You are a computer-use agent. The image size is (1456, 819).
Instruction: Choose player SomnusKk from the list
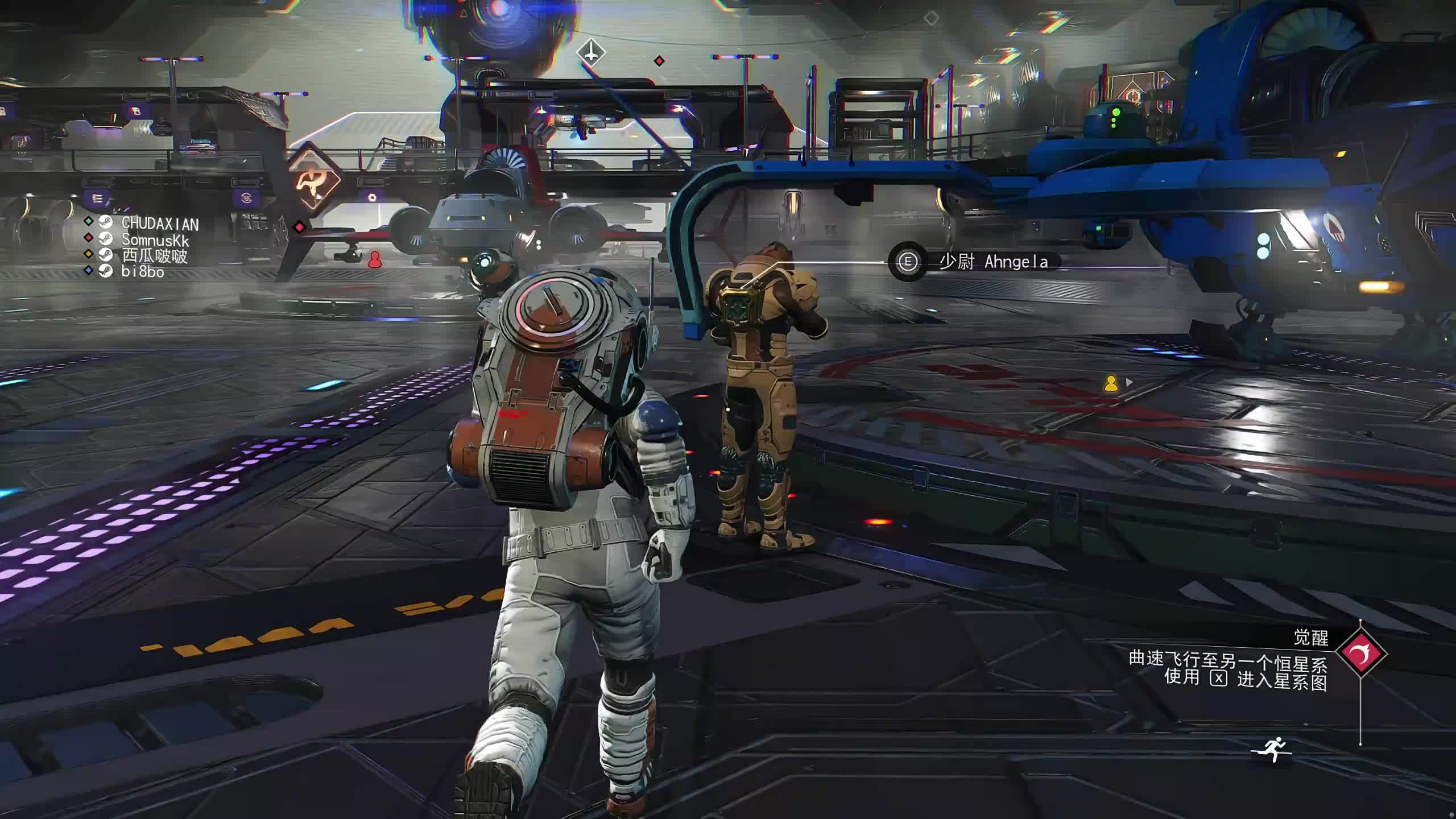pyautogui.click(x=155, y=240)
